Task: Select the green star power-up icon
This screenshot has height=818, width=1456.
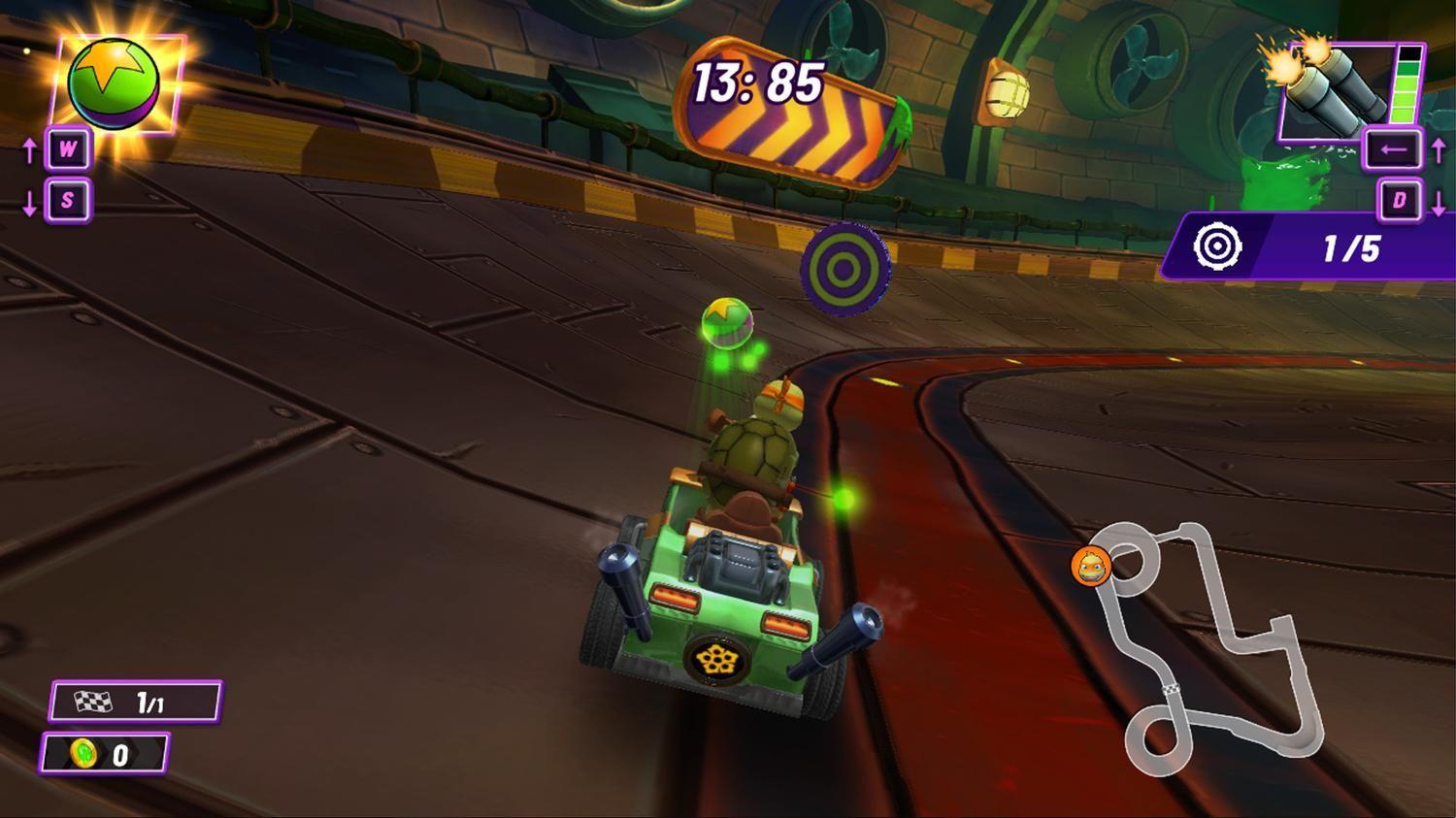Action: pos(115,82)
